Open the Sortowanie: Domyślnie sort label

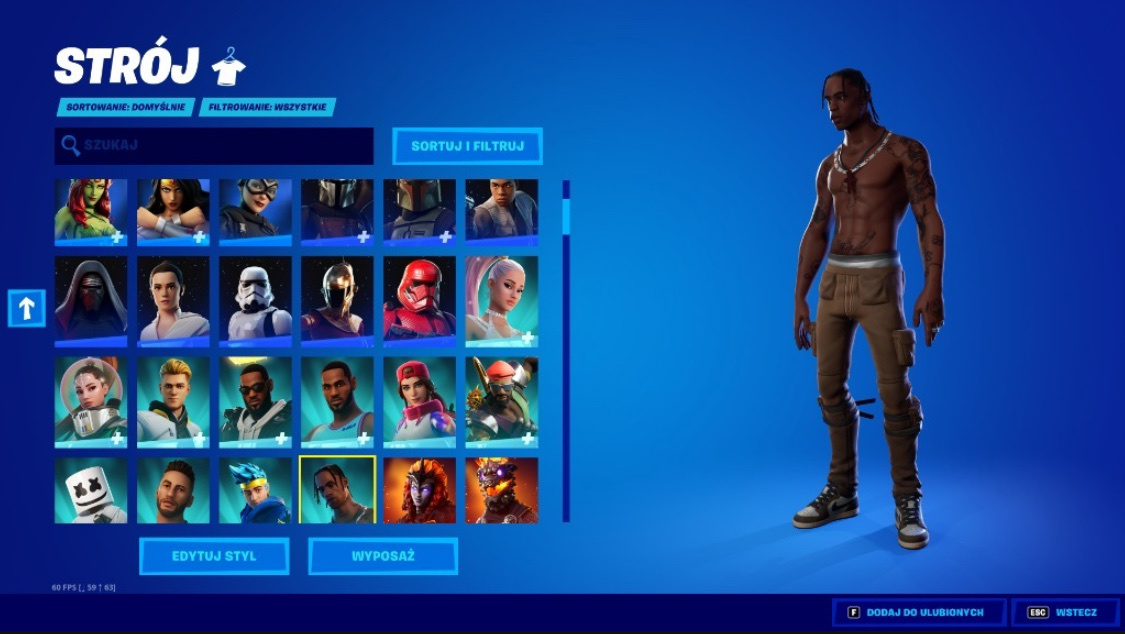126,107
